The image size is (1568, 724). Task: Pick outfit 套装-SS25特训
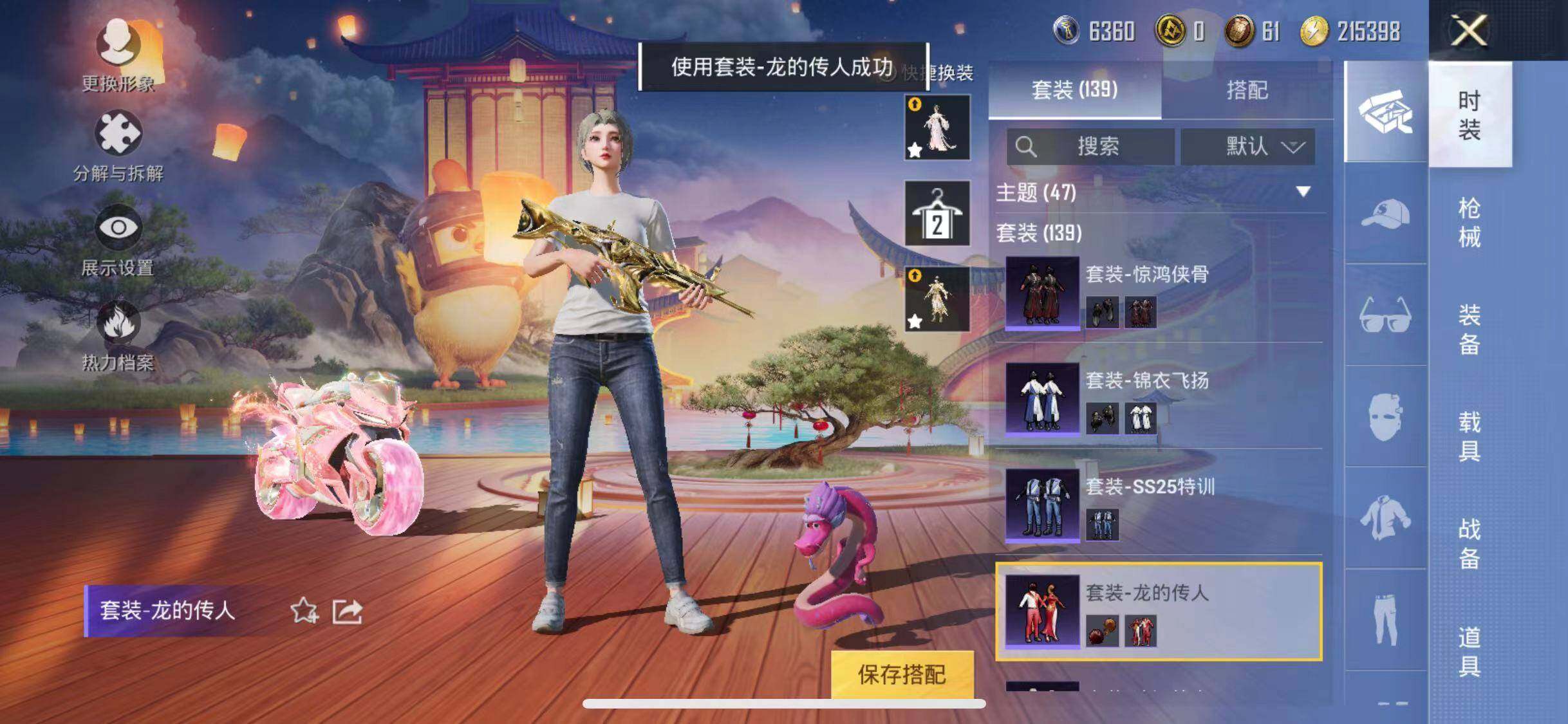(1159, 505)
